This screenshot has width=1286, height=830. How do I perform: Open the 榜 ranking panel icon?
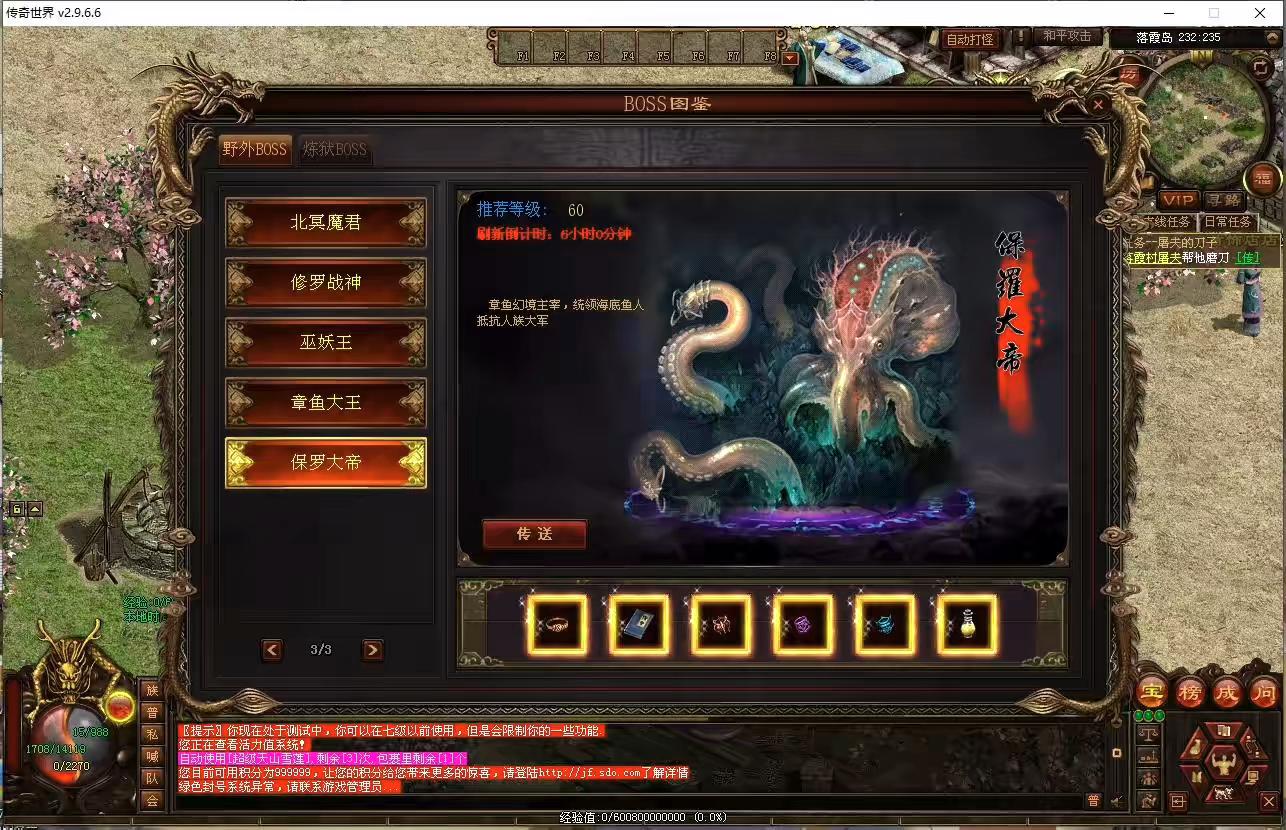coord(1188,692)
